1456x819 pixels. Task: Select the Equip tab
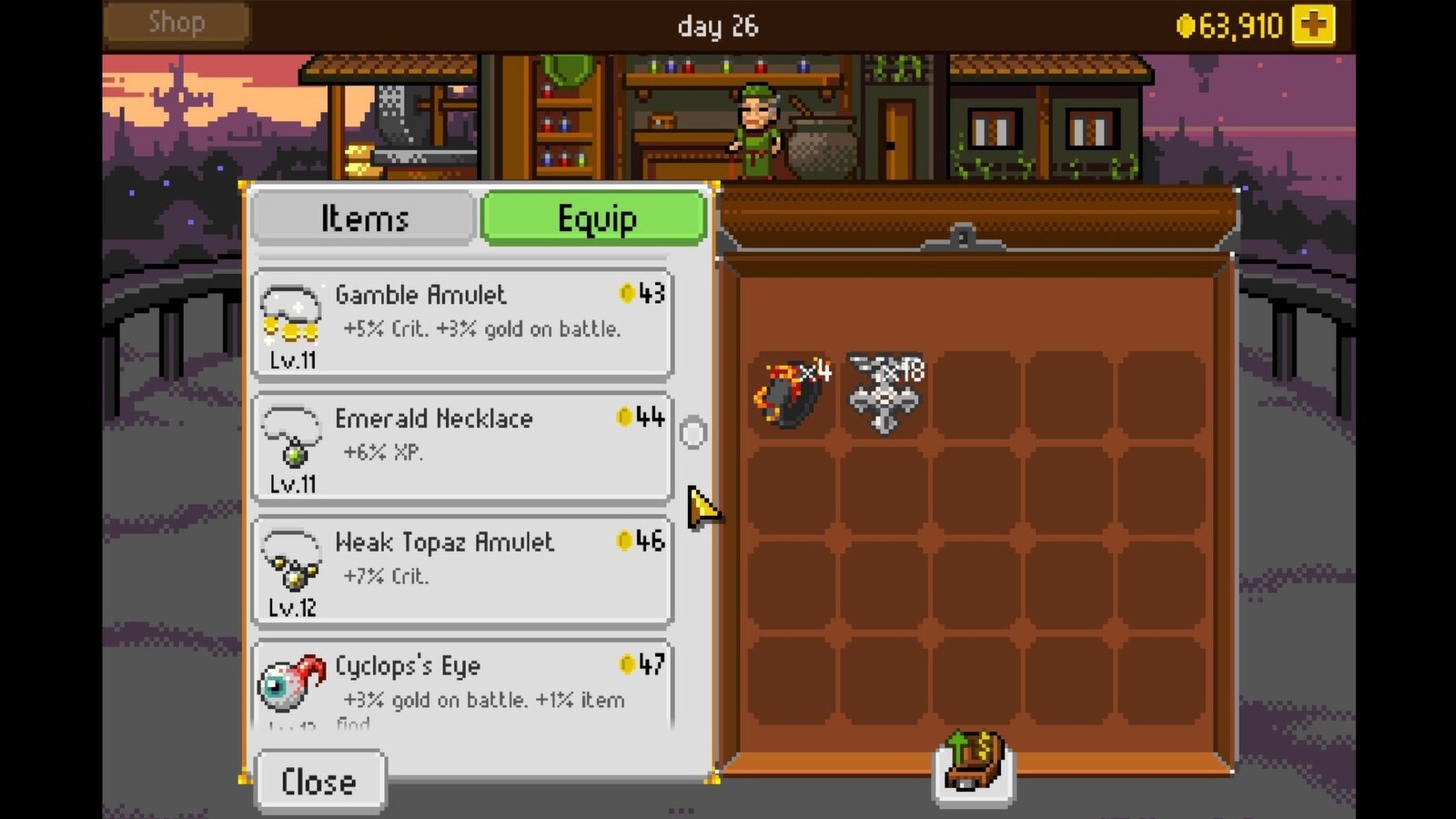pyautogui.click(x=594, y=218)
